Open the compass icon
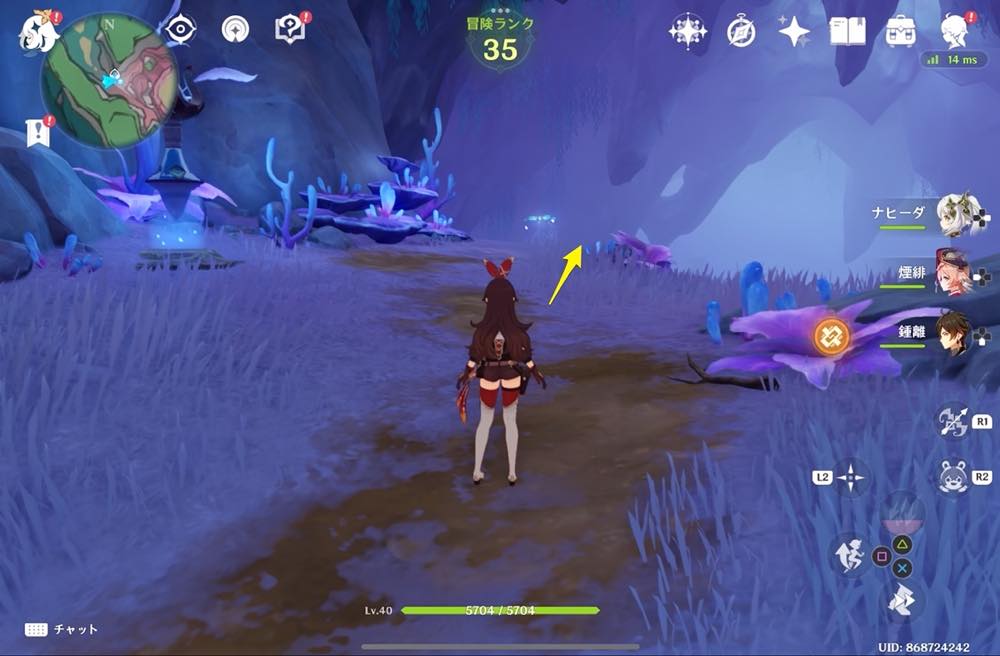The height and width of the screenshot is (656, 1000). [x=741, y=31]
